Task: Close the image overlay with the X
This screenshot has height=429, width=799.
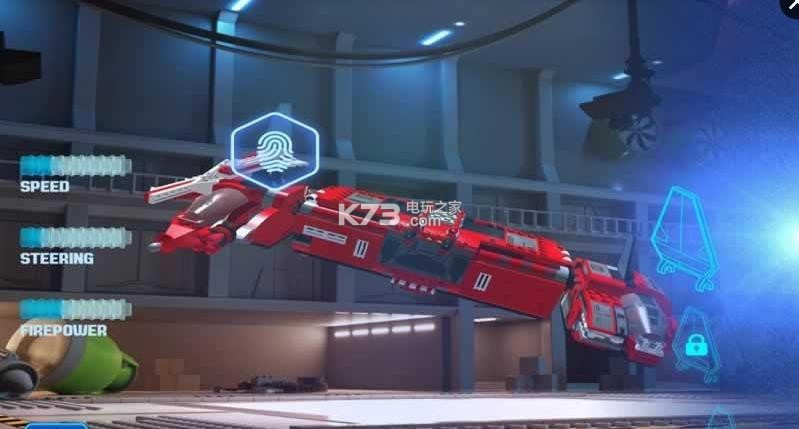Action: point(790,7)
